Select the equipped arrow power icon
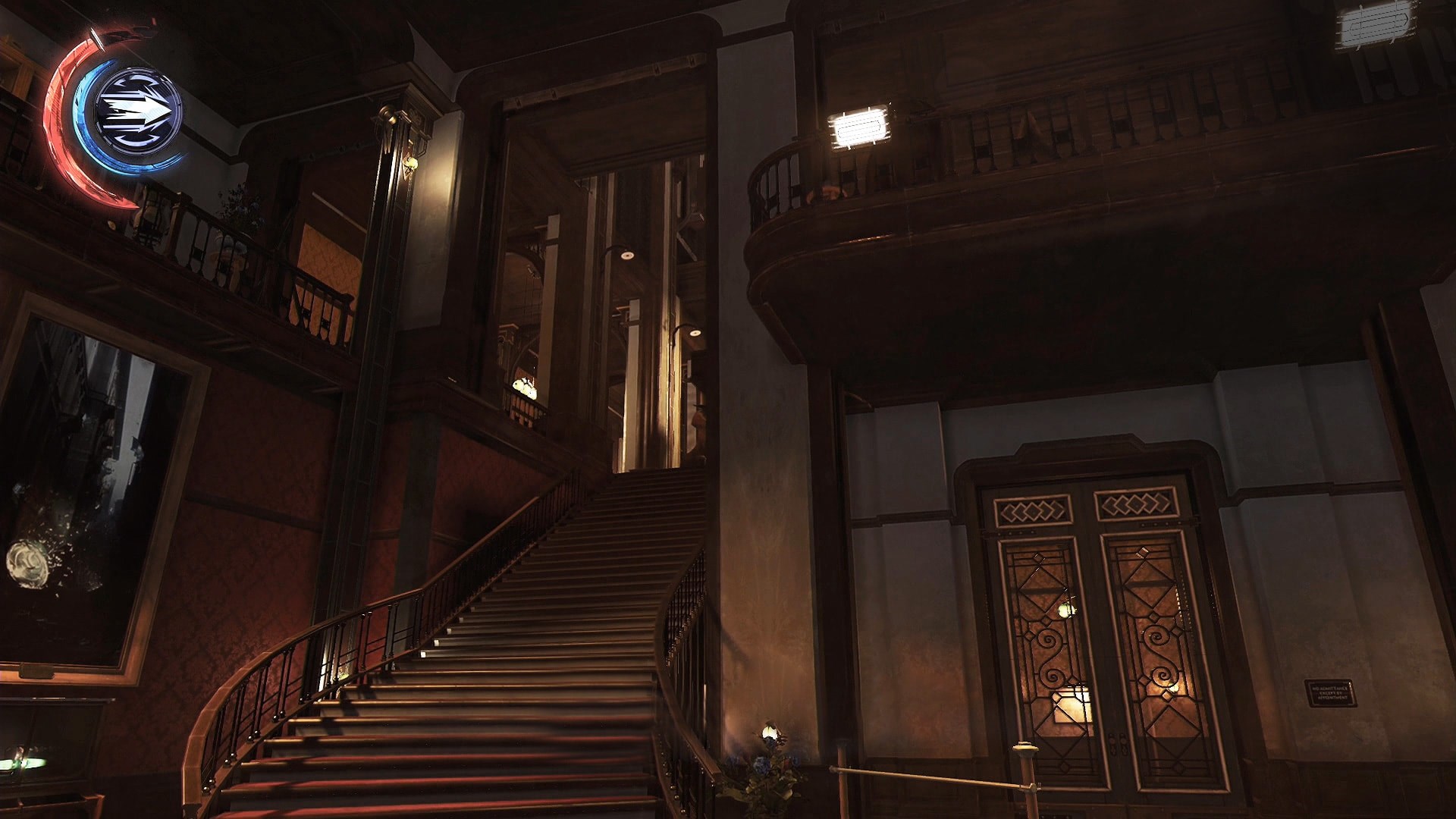 click(x=139, y=110)
